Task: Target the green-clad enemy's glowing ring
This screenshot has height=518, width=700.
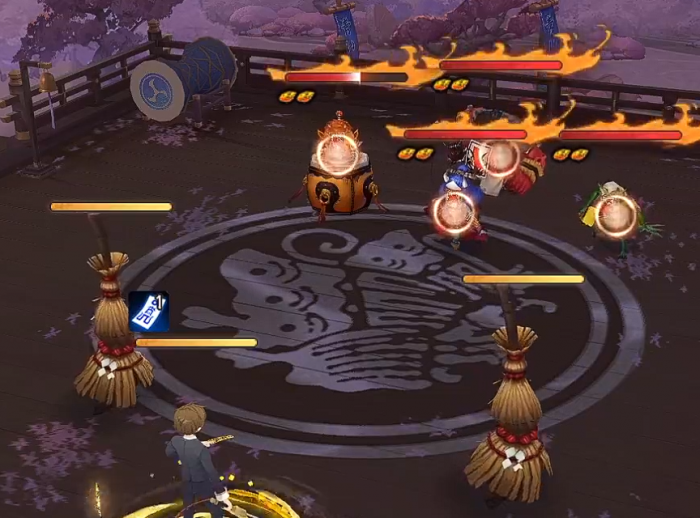Action: [616, 213]
